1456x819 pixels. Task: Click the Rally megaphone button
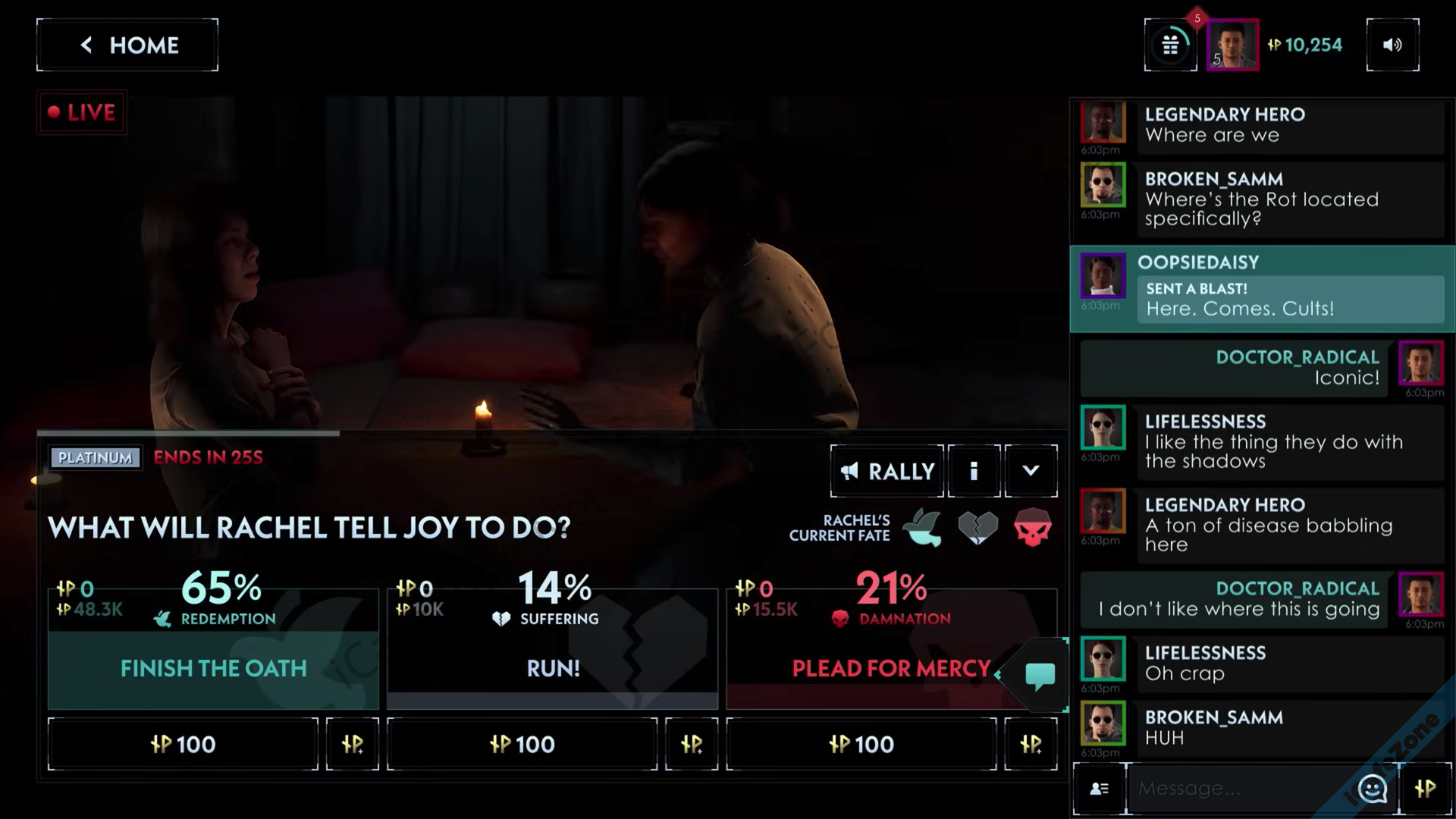[887, 471]
